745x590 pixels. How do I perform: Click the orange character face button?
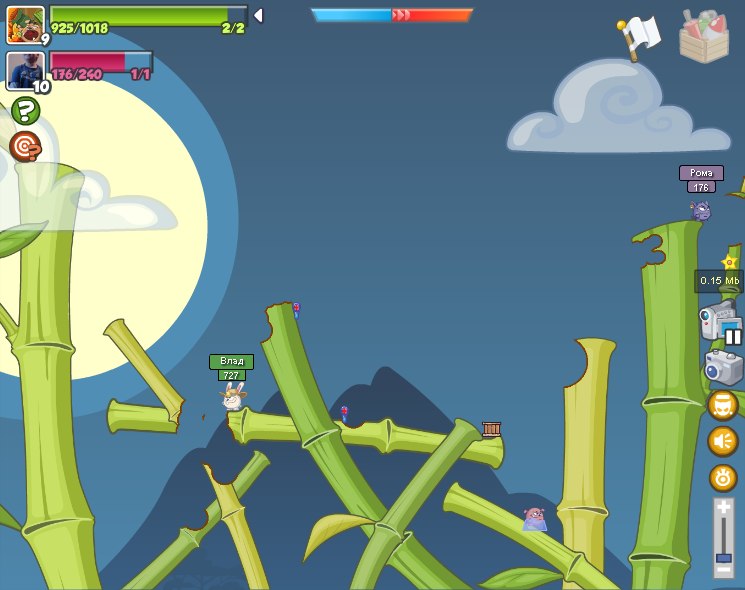point(723,405)
